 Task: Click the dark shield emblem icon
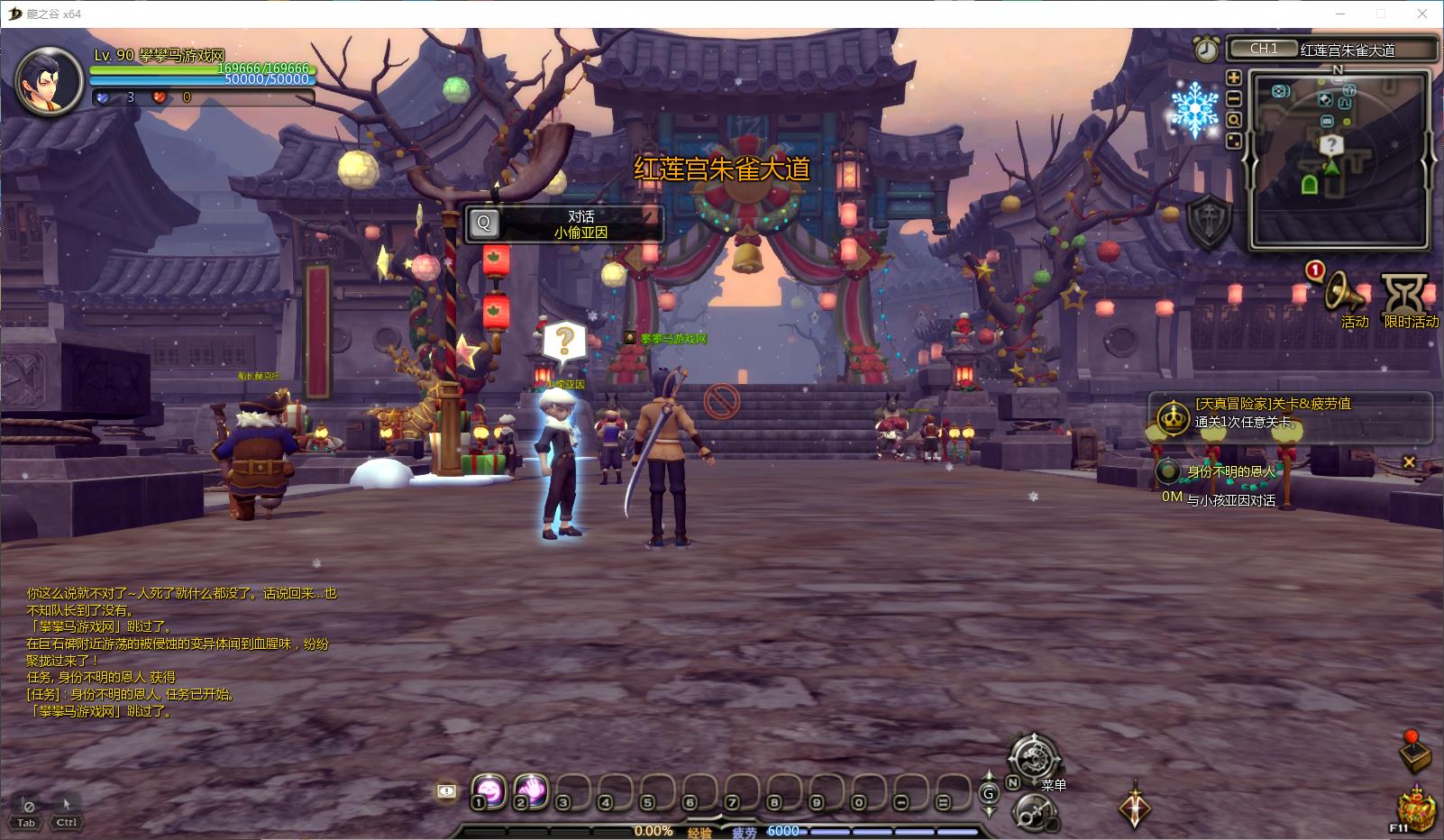pyautogui.click(x=1208, y=222)
